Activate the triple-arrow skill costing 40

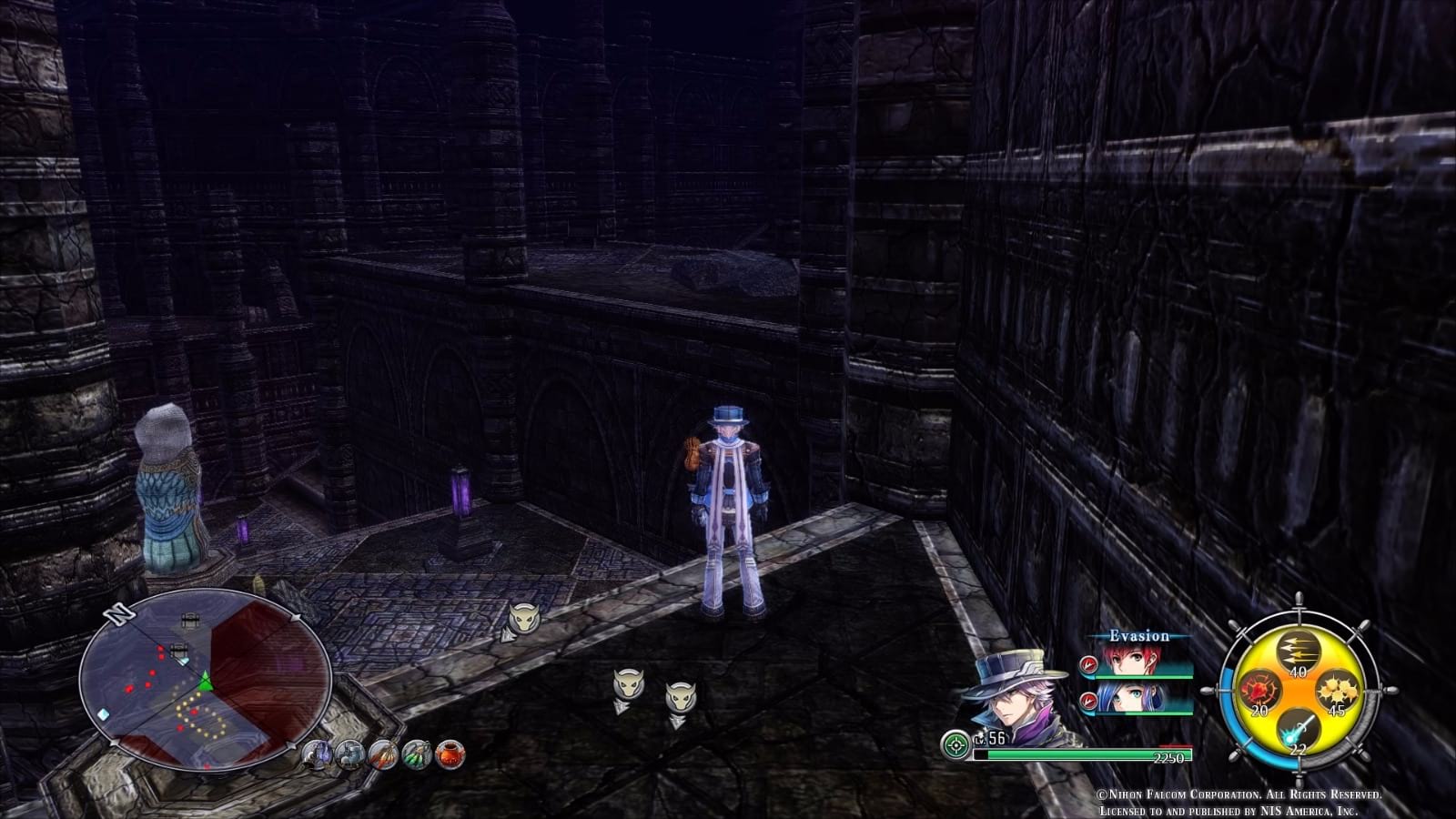[1298, 652]
